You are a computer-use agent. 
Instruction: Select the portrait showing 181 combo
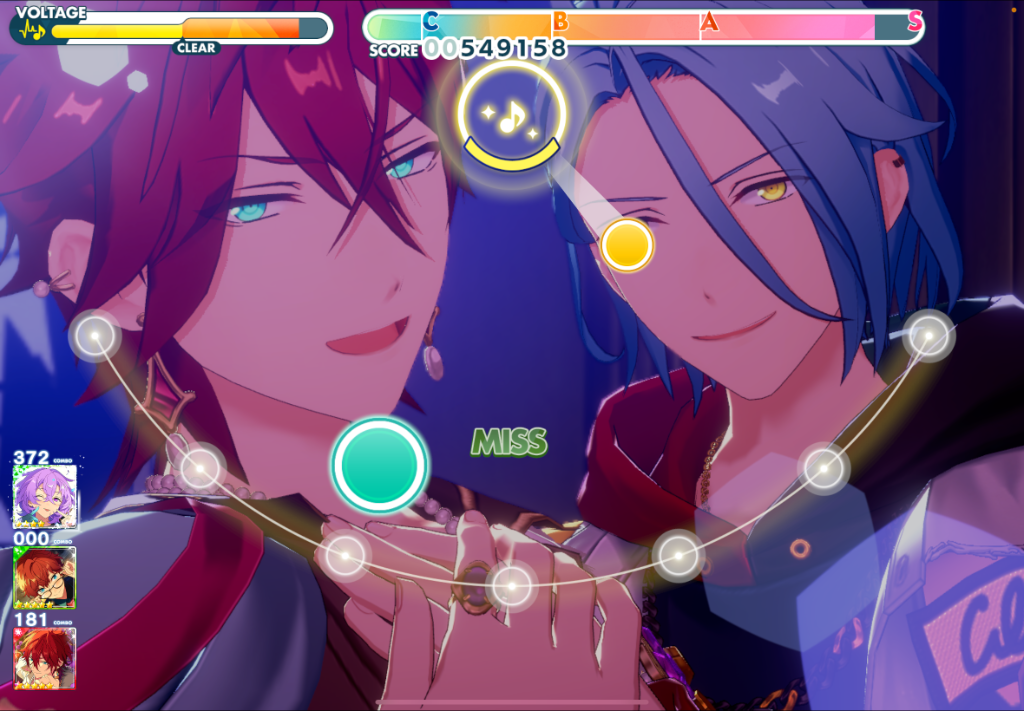coord(44,657)
